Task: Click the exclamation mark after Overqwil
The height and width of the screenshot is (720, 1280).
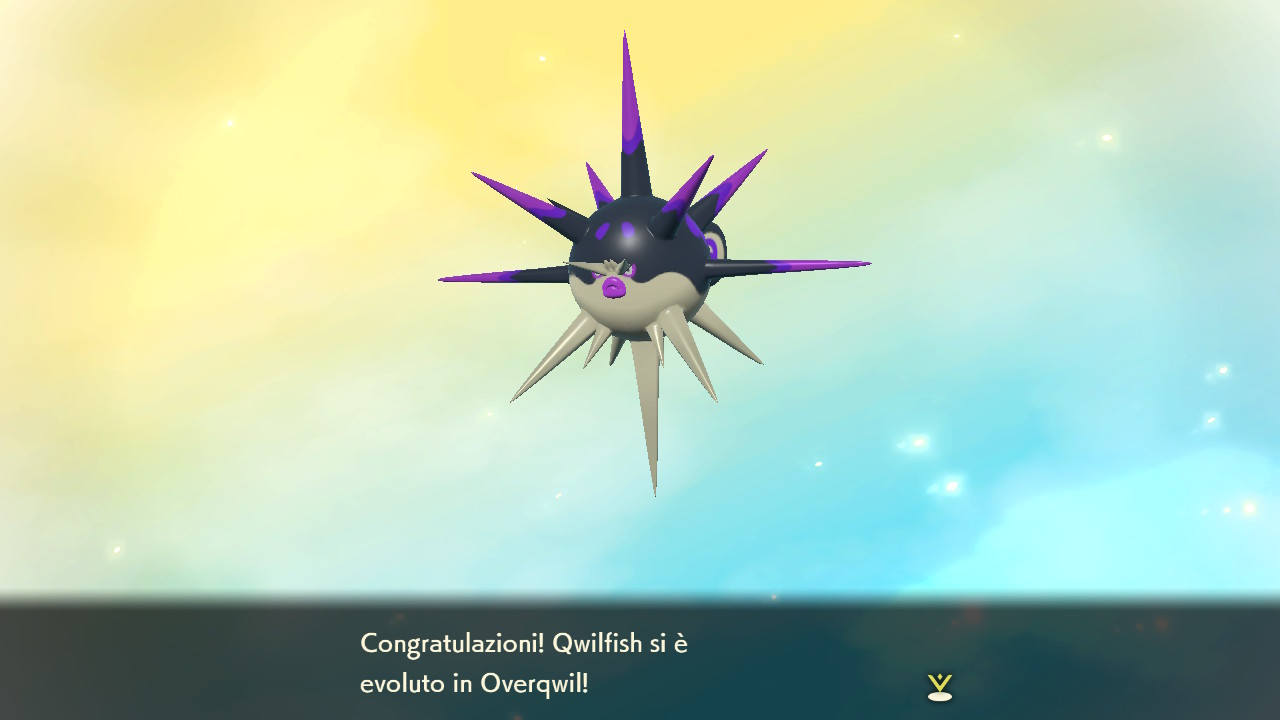Action: click(x=583, y=686)
